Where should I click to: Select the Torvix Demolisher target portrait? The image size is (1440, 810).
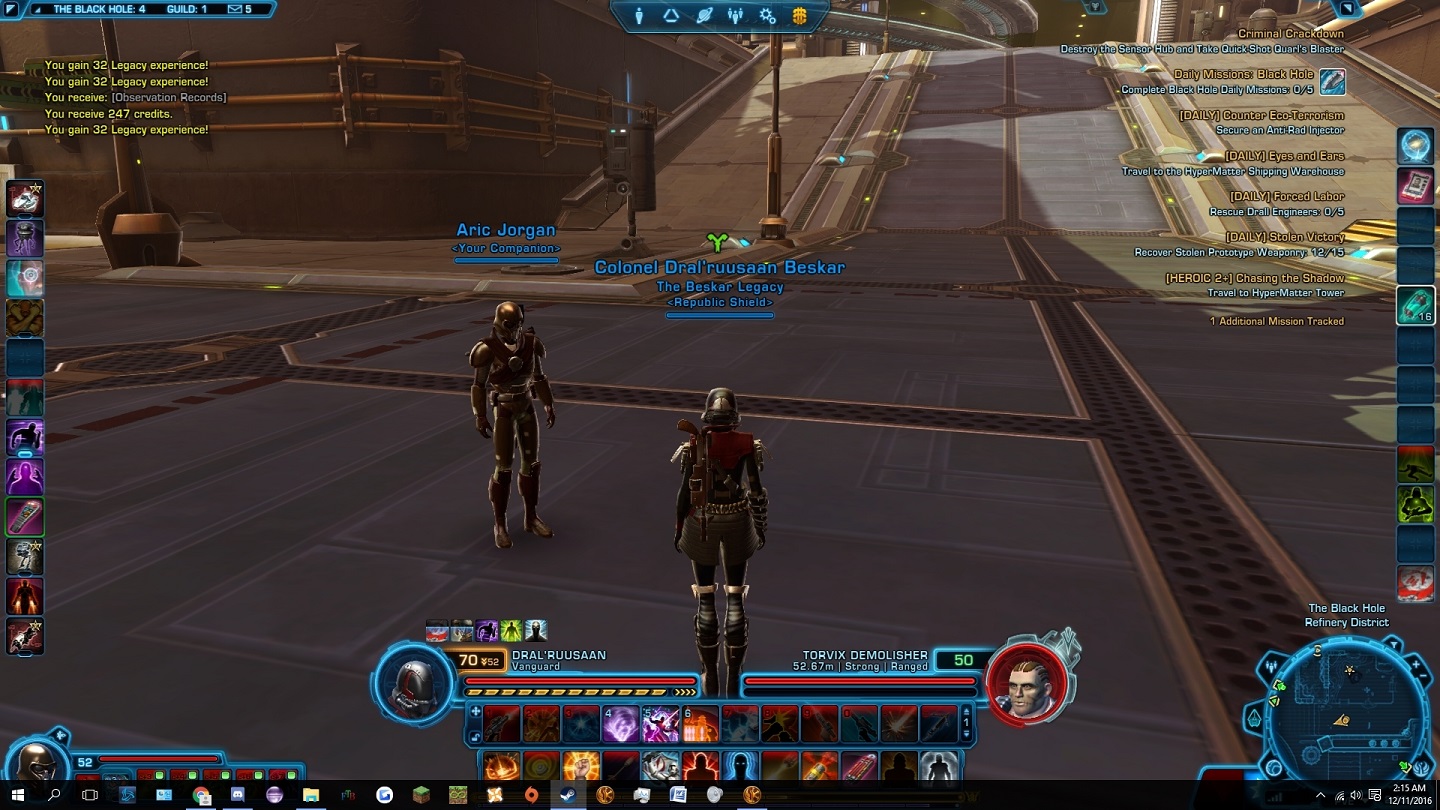pos(1023,684)
